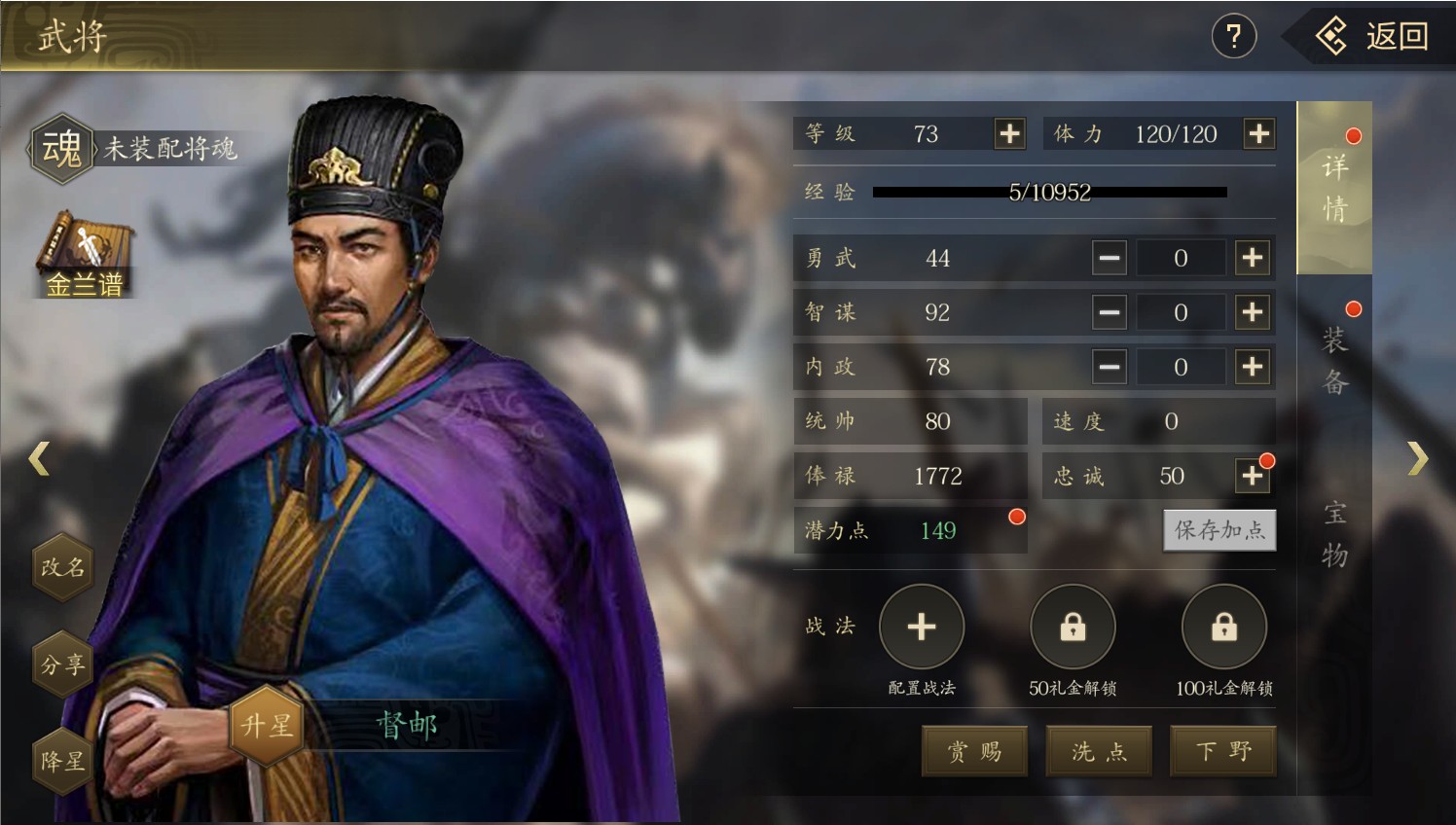Switch to the 宝物 treasure tab
Viewport: 1456px width, 825px height.
(1334, 533)
